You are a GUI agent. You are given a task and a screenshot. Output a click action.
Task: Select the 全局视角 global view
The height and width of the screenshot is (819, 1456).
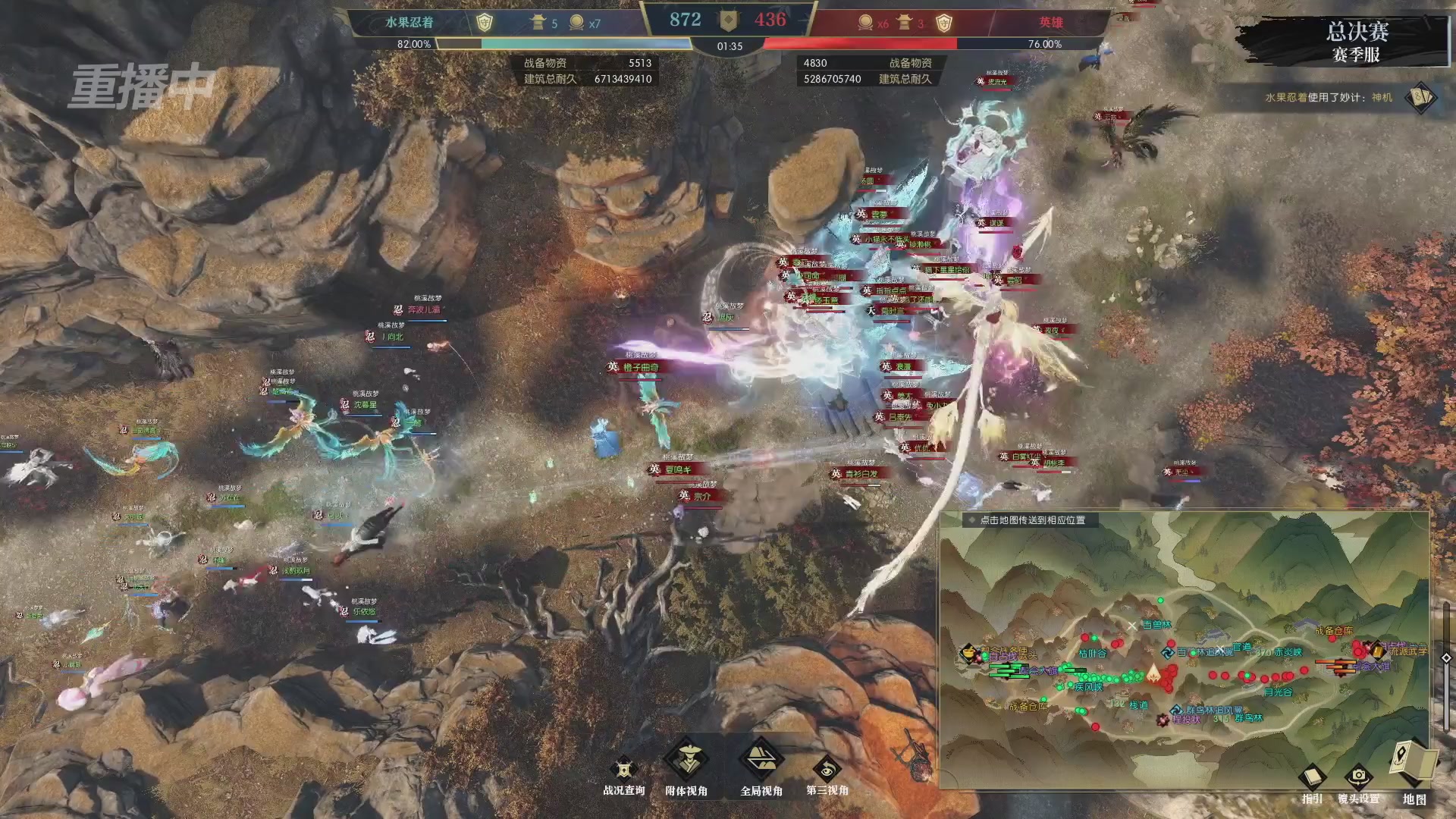(x=761, y=761)
